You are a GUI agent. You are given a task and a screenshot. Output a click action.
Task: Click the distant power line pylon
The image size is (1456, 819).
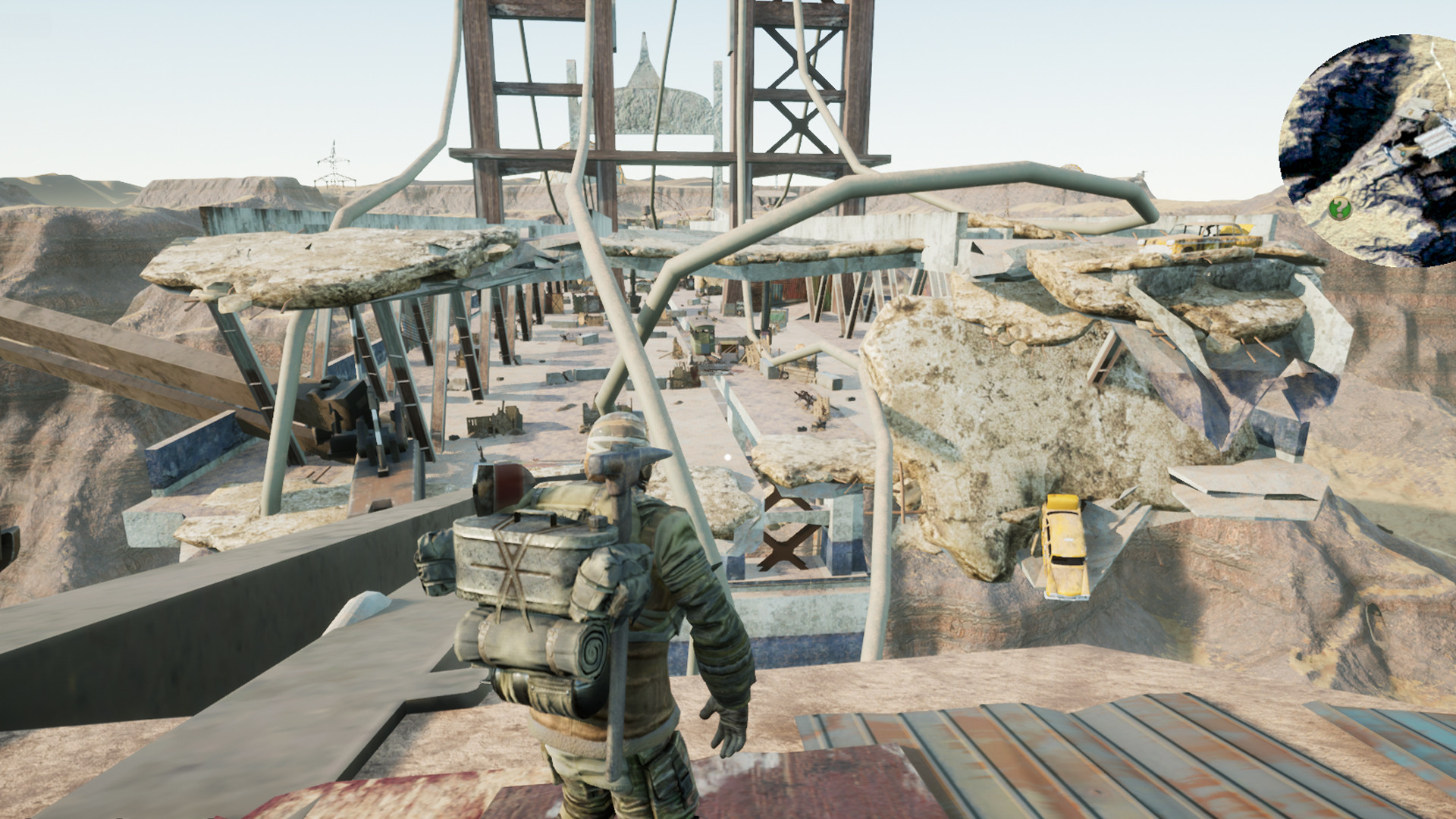click(x=332, y=163)
